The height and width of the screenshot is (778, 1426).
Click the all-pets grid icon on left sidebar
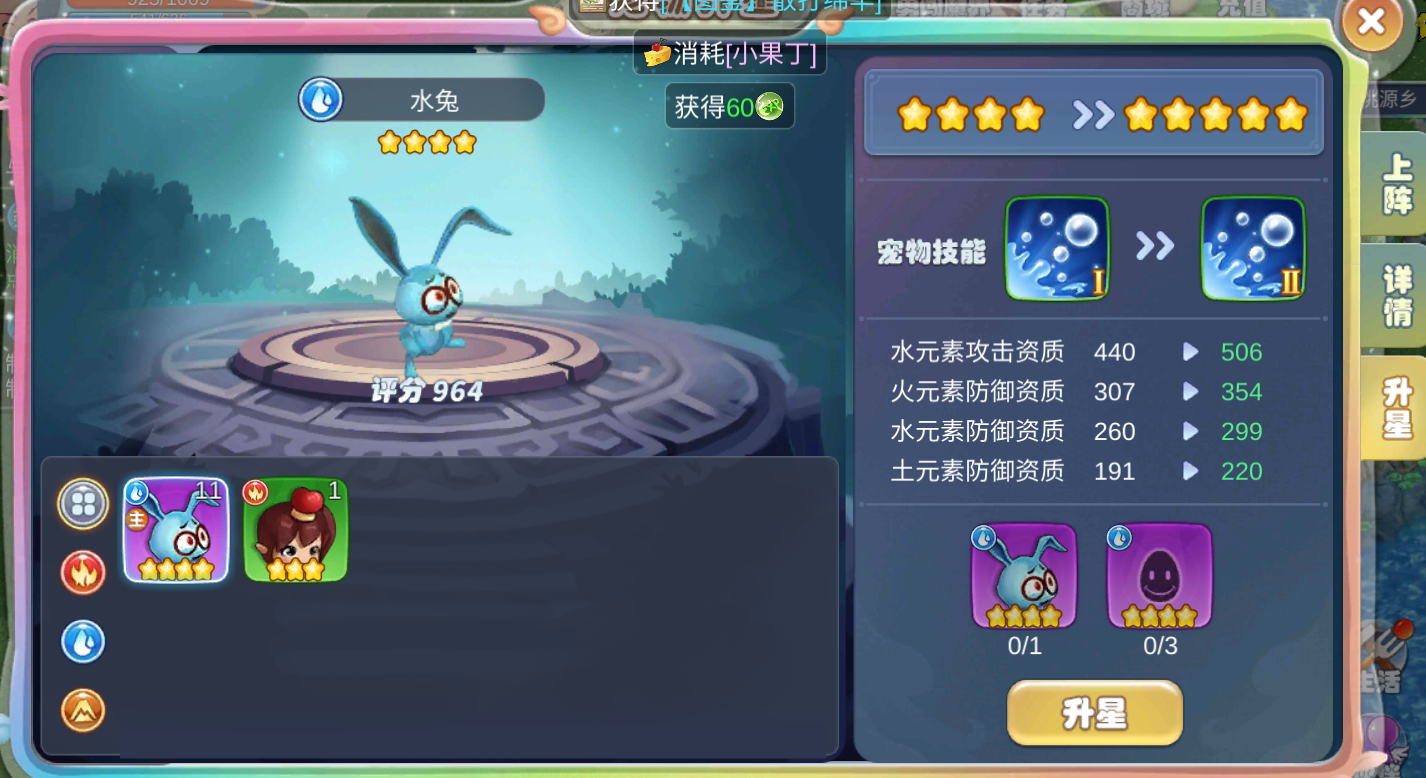click(83, 503)
